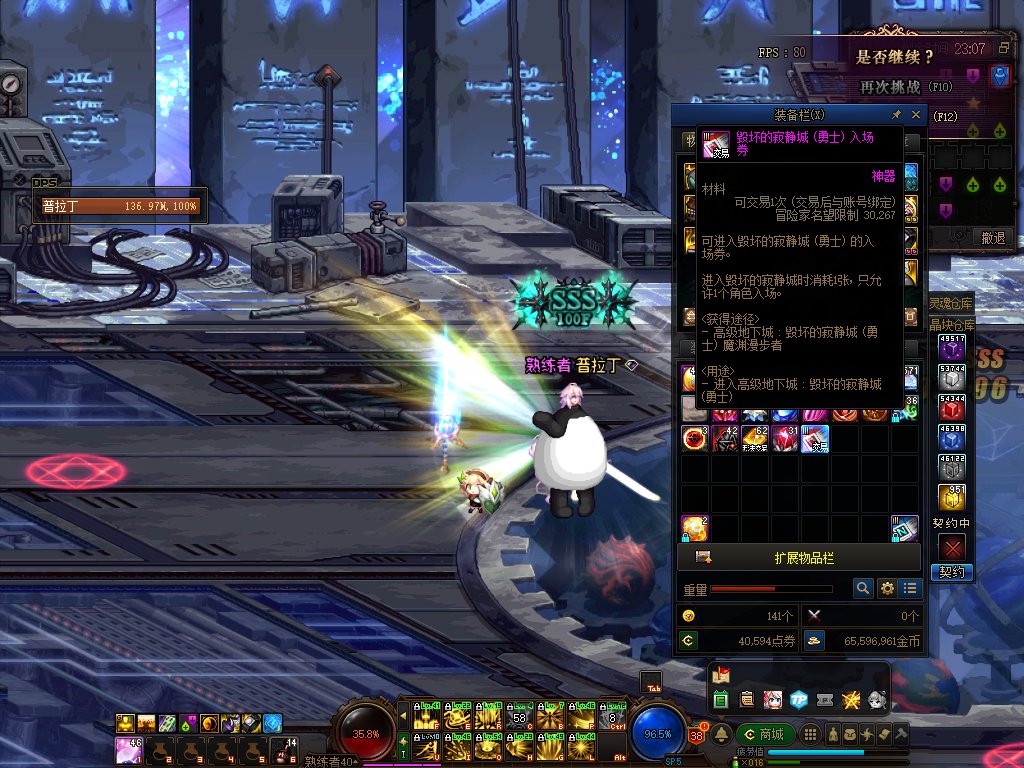Viewport: 1024px width, 768px height.
Task: Close the equipment inventory window
Action: tap(915, 115)
